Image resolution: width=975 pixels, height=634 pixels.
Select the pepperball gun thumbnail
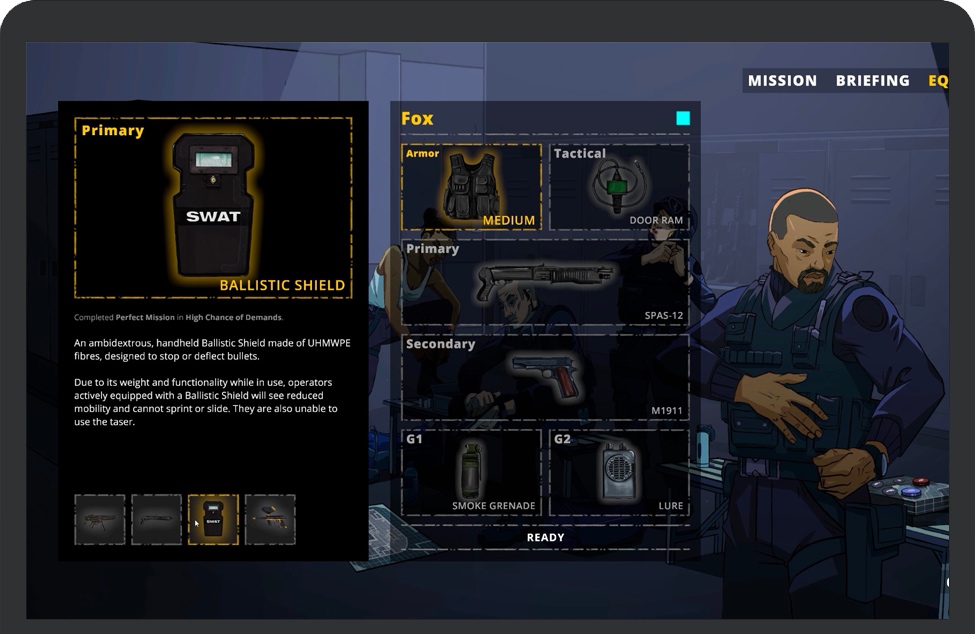tap(270, 520)
